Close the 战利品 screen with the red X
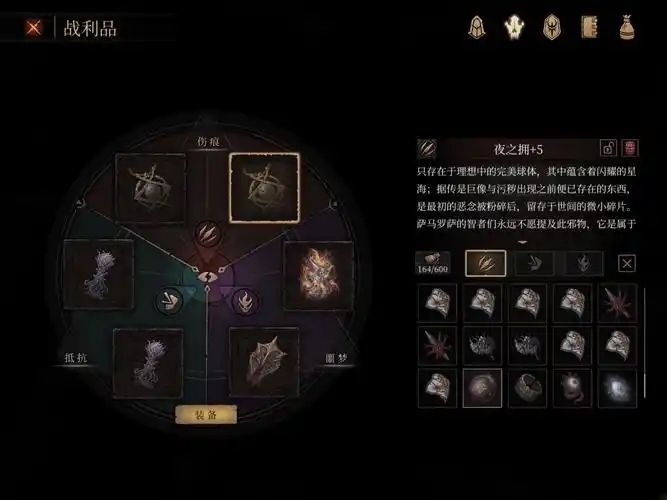Screen dimensions: 667x500 pyautogui.click(x=34, y=28)
